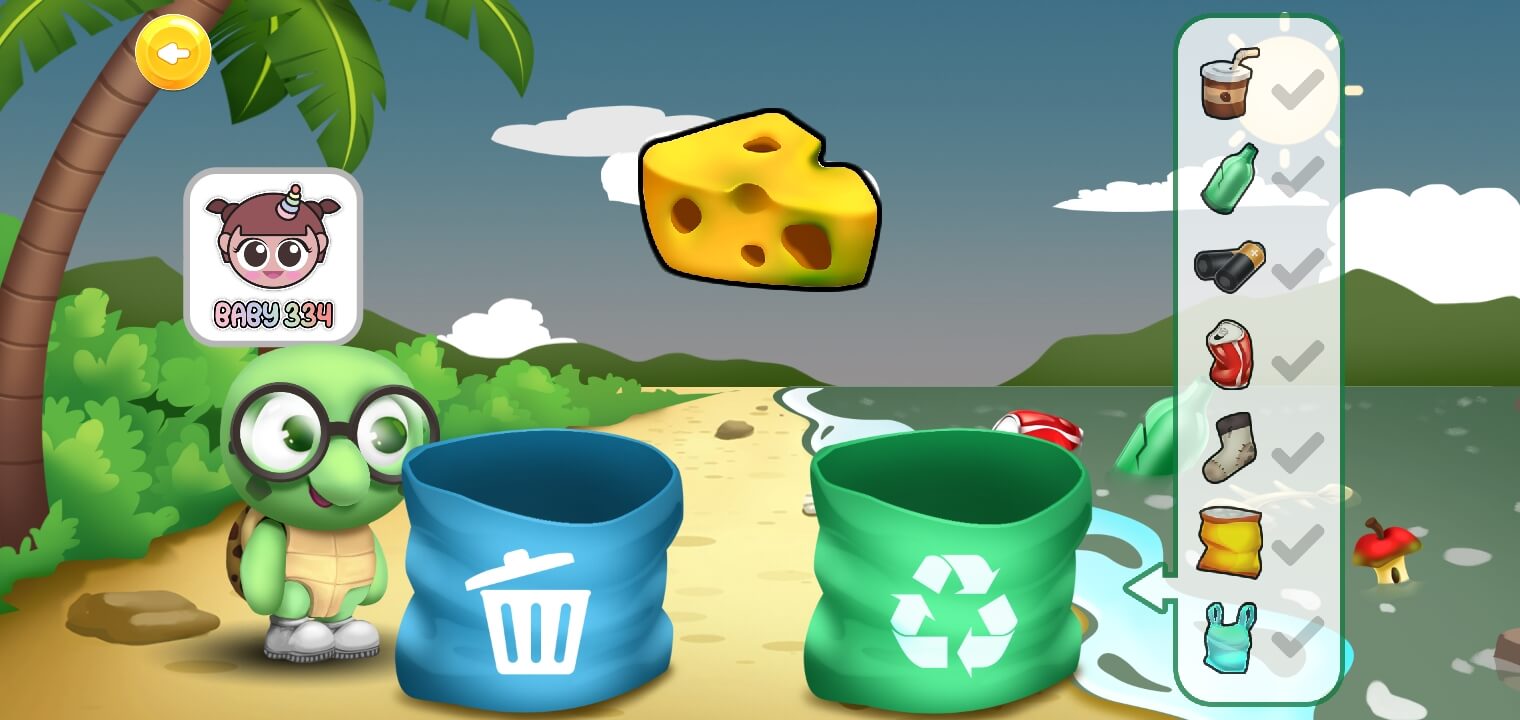Screen dimensions: 1520x720
Task: Collapse the item checklist with the arrow tab
Action: [1150, 588]
